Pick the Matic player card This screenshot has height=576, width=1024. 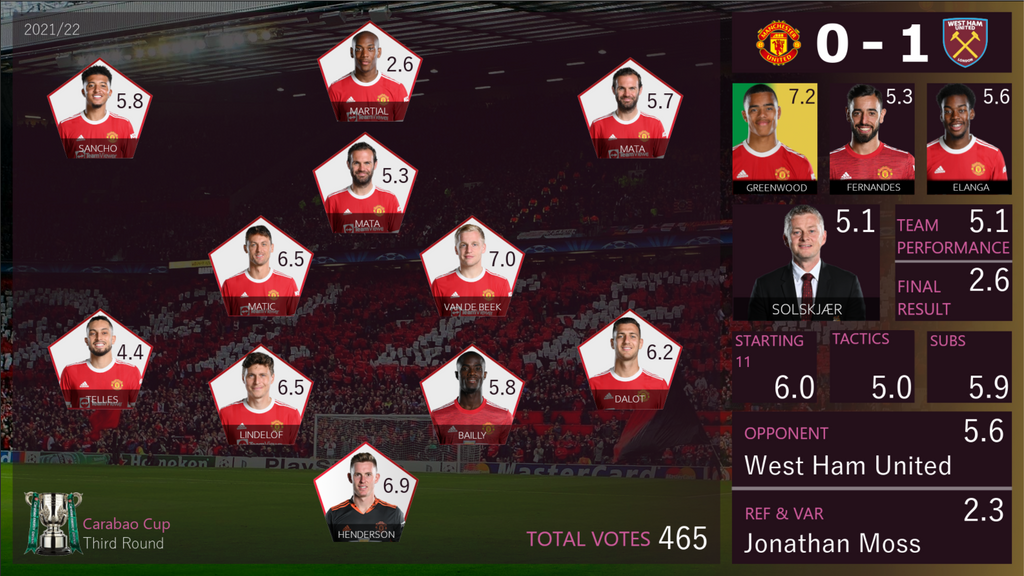click(259, 267)
